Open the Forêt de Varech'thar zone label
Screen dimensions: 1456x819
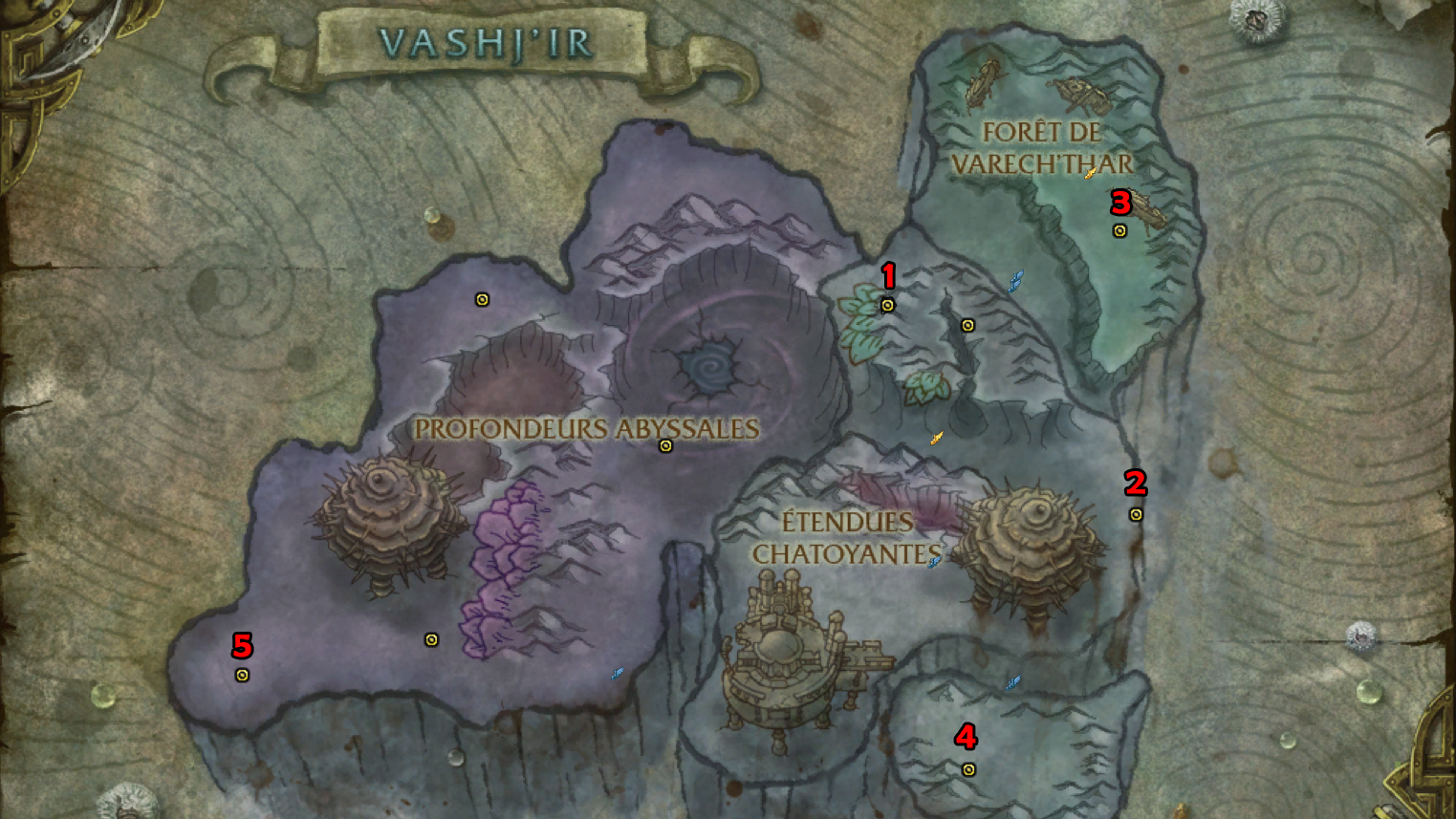pyautogui.click(x=1041, y=148)
